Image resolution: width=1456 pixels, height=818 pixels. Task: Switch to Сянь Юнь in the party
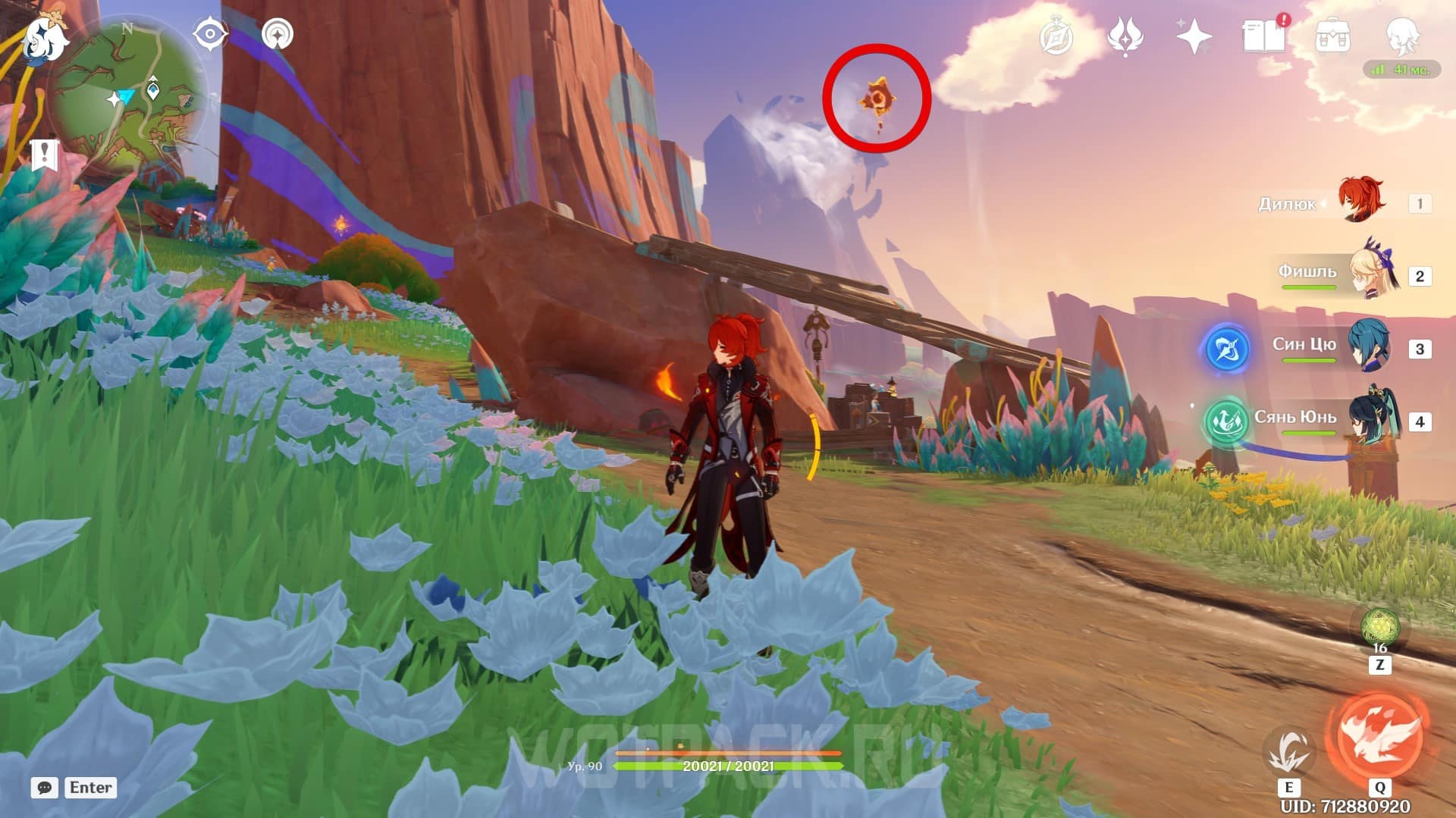click(1373, 418)
